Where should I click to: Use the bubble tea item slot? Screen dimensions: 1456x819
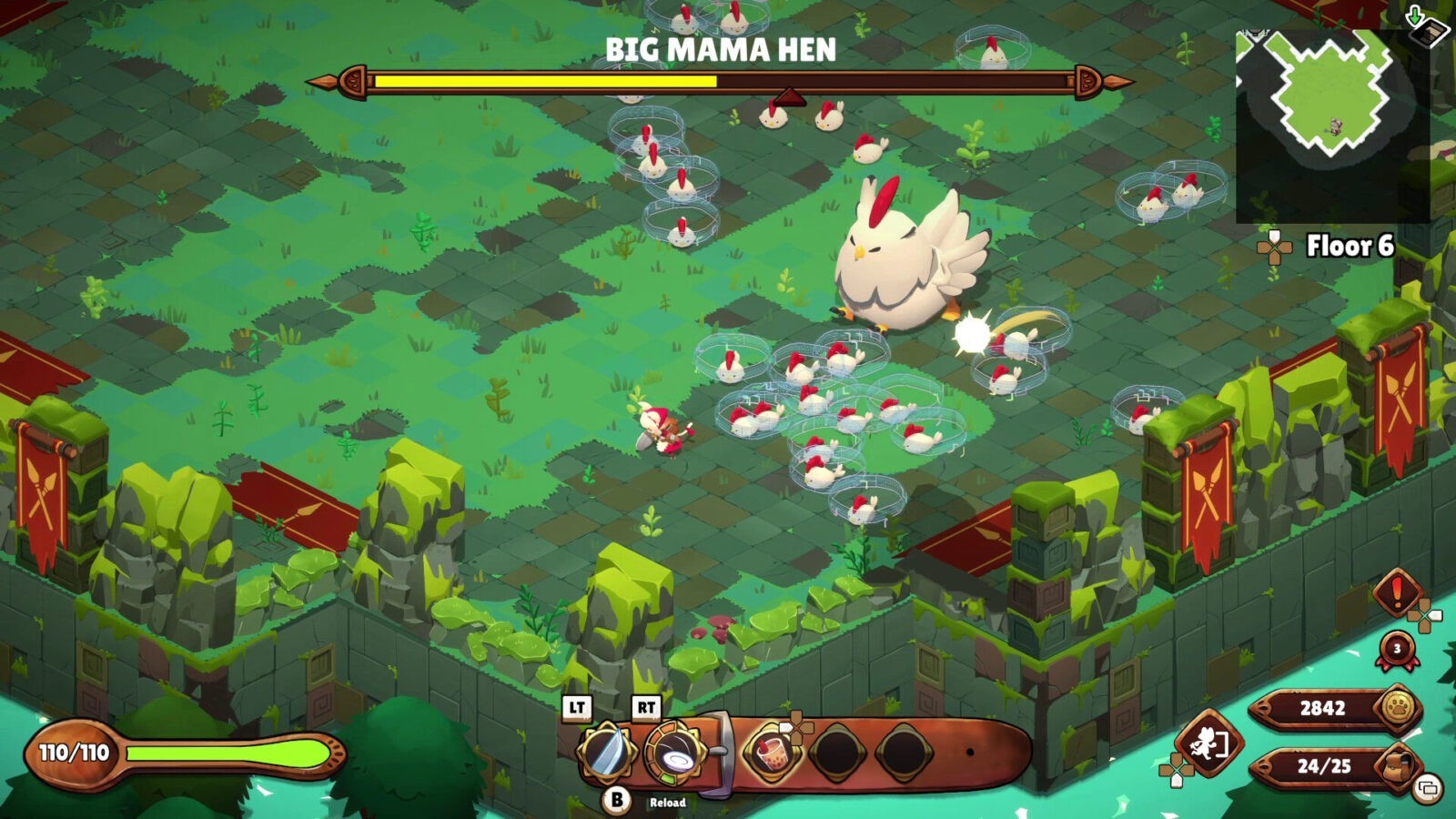point(770,753)
